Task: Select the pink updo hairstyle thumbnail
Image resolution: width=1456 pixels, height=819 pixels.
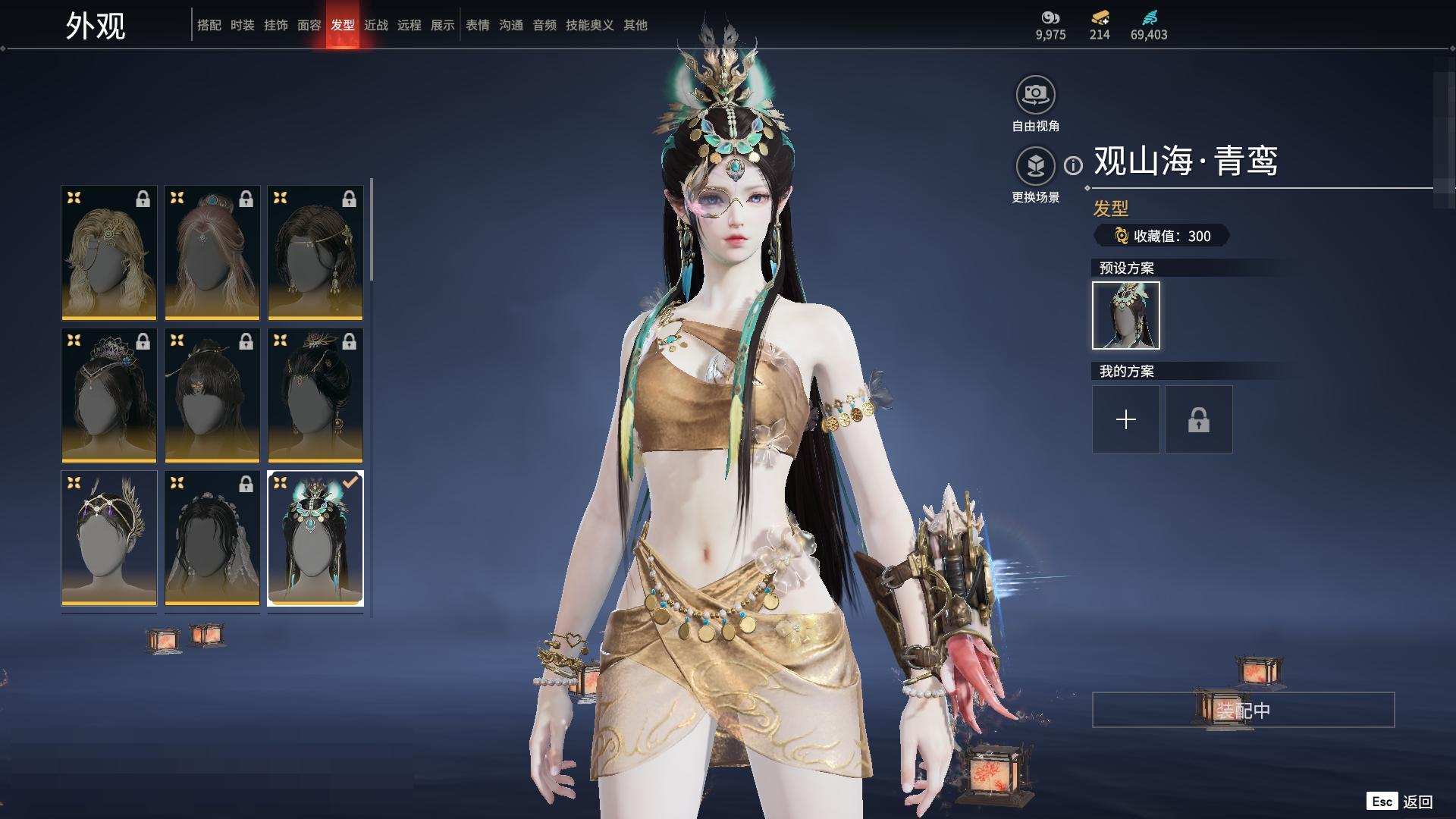Action: pyautogui.click(x=212, y=253)
